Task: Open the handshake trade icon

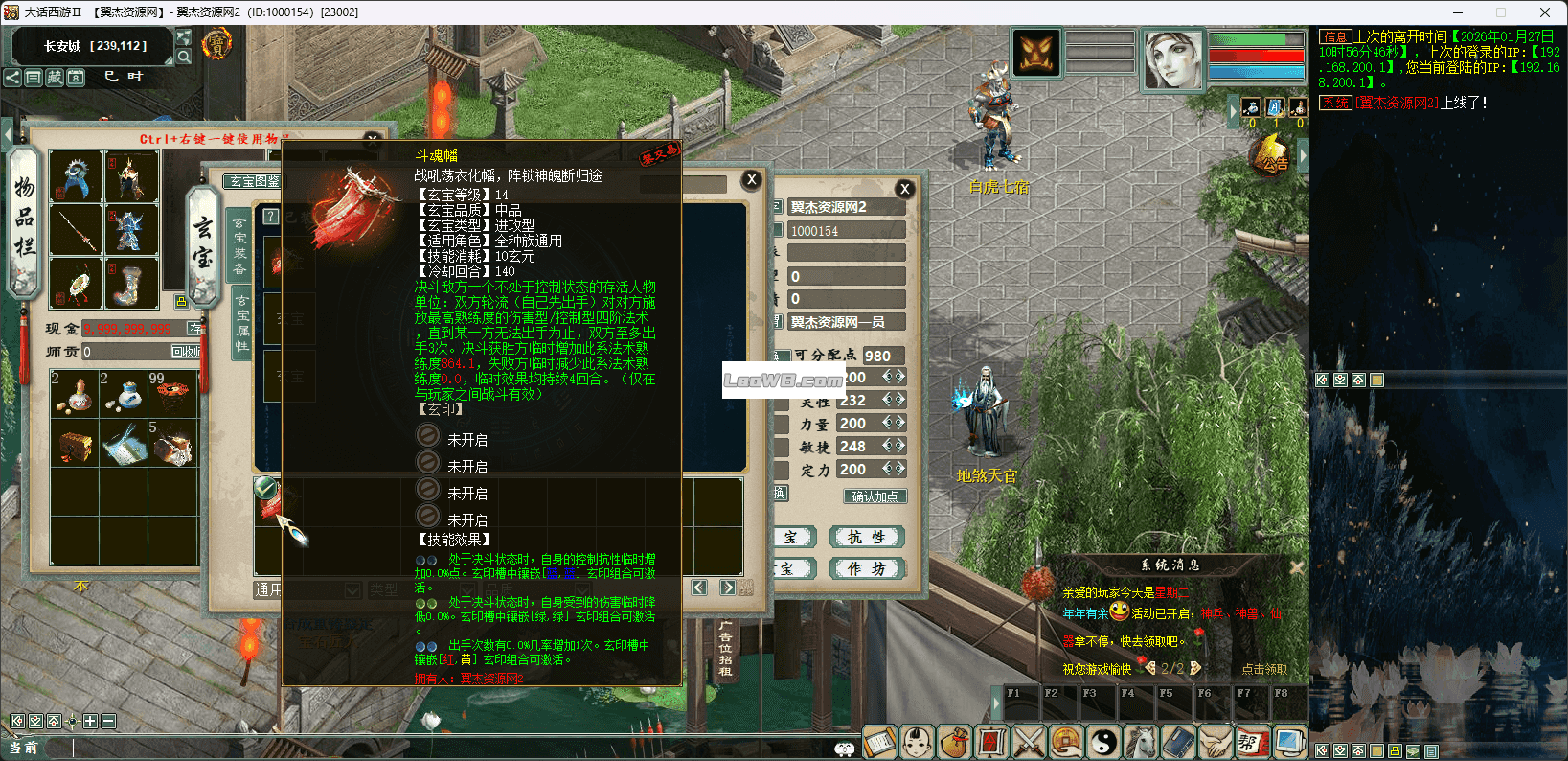Action: 1215,743
